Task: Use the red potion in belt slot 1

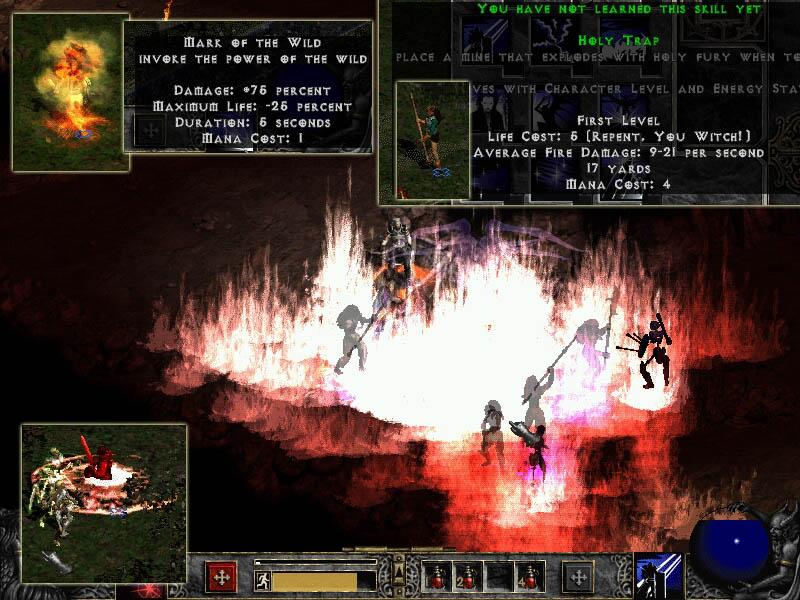Action: pos(438,576)
